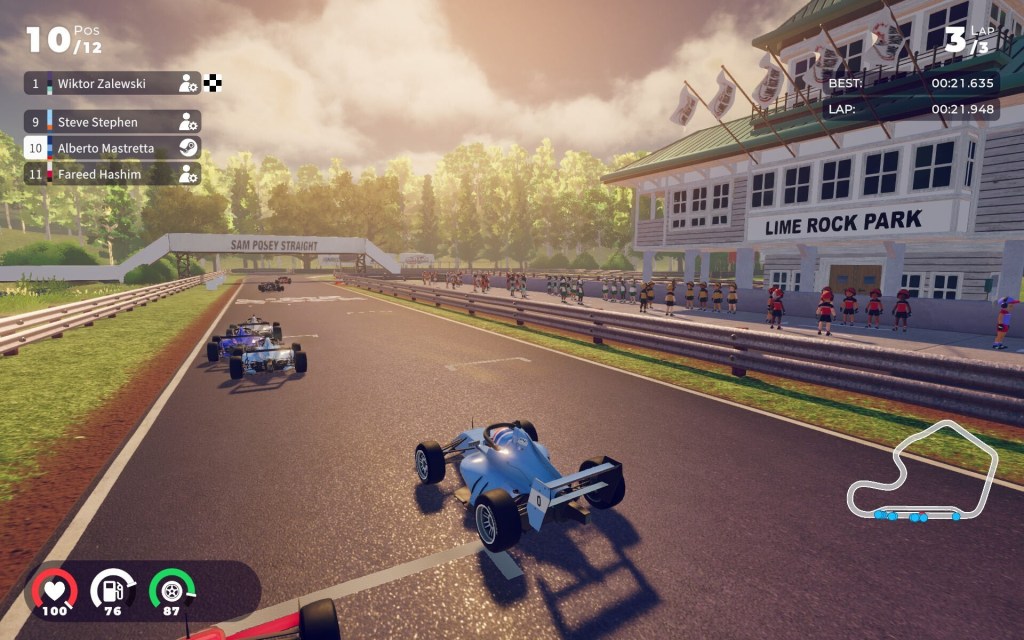
Task: Select the fuel pump gauge icon
Action: pyautogui.click(x=112, y=590)
